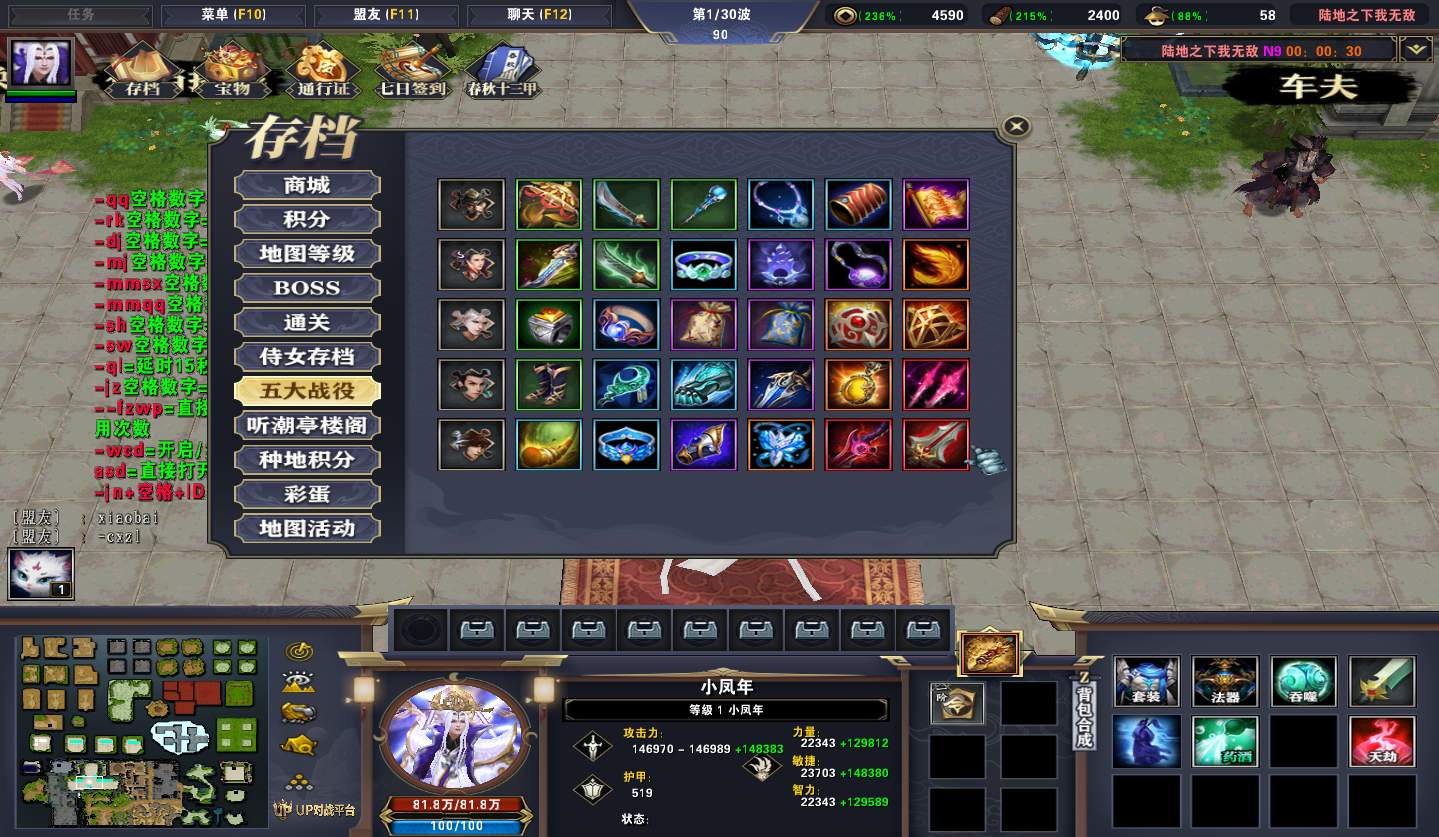Screen dimensions: 1439x837
Task: Show the BOSS tab
Action: point(307,288)
